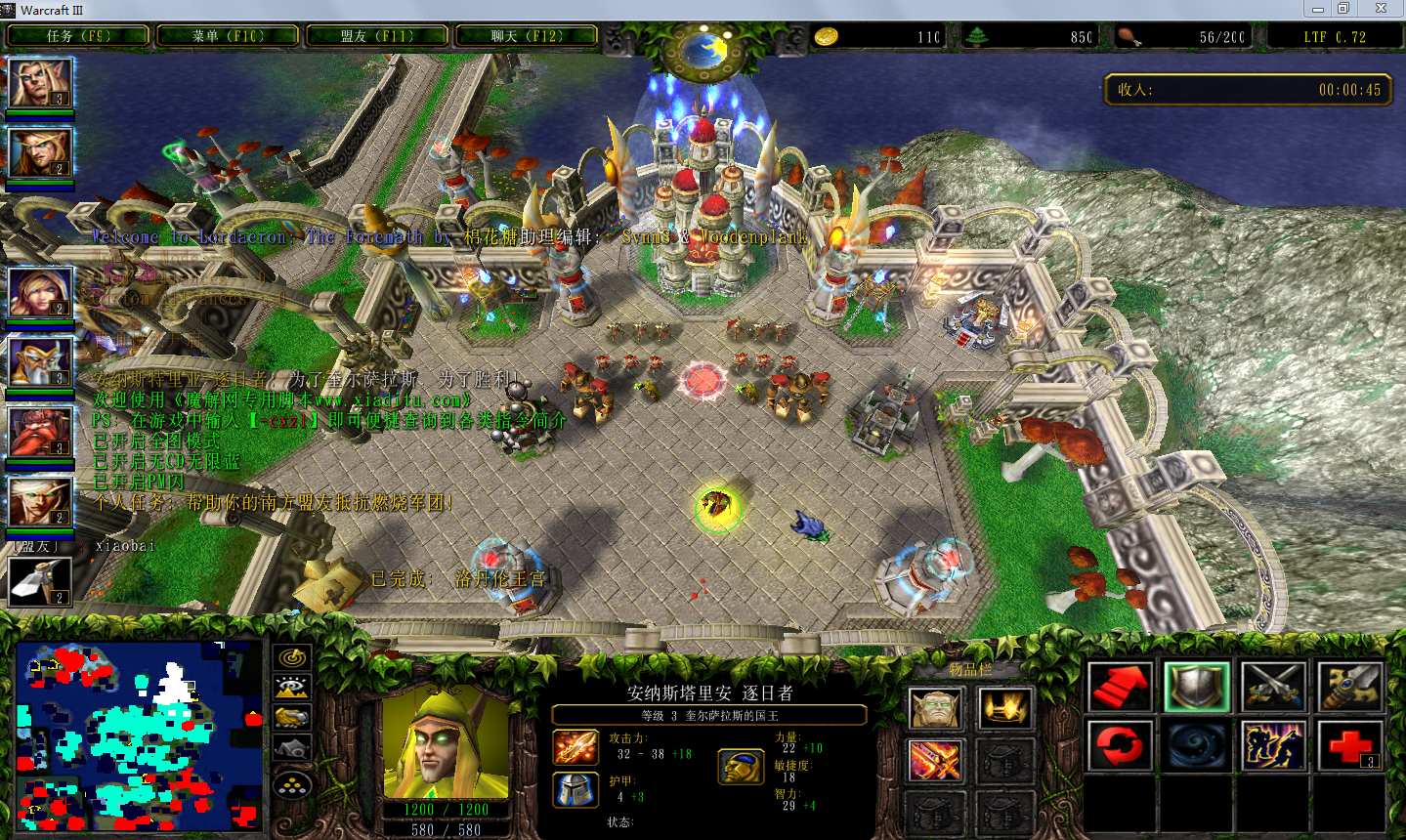Open the 聊天 (F12) chat log

click(x=527, y=36)
